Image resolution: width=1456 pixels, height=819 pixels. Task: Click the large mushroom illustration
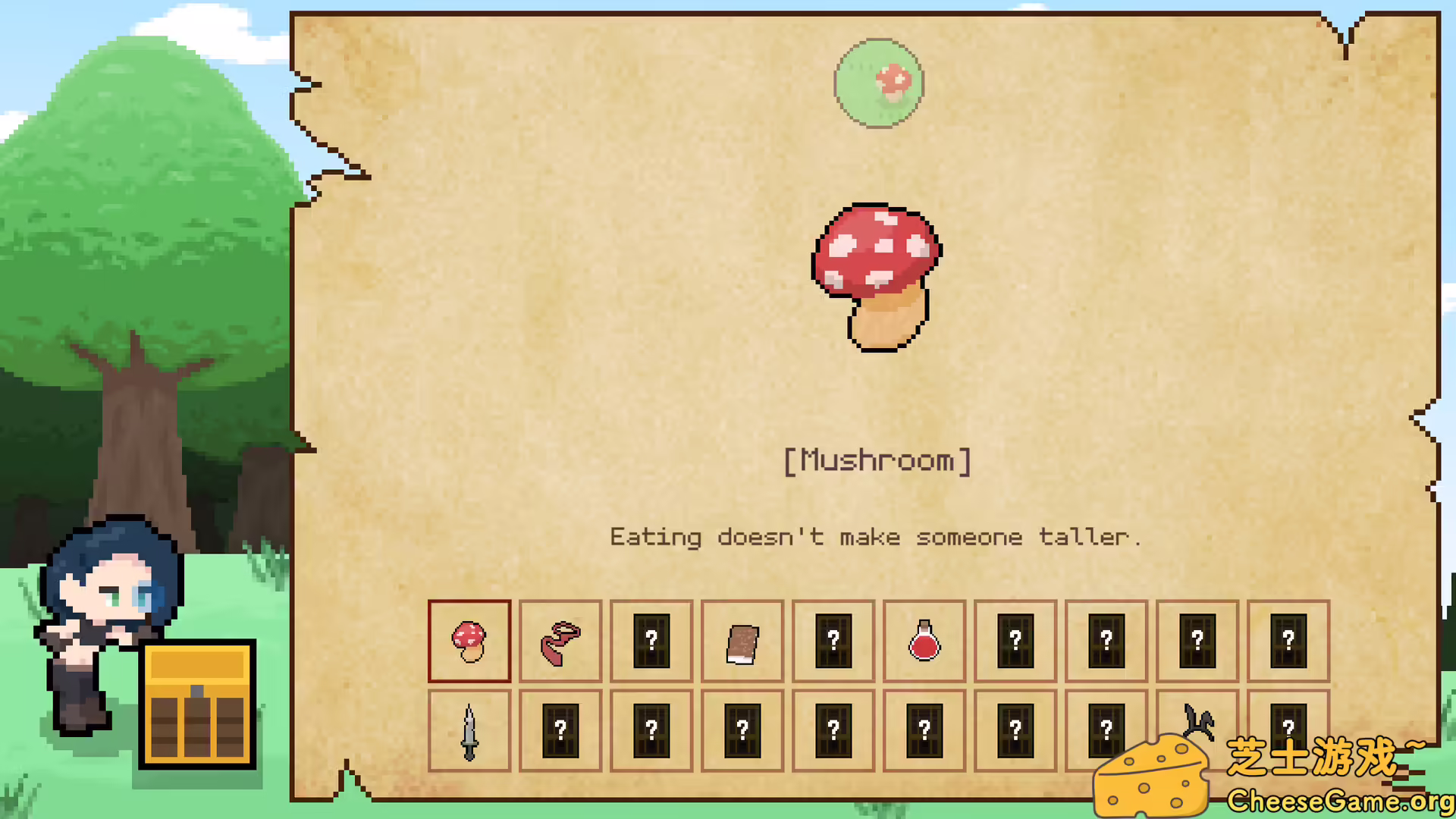[877, 277]
